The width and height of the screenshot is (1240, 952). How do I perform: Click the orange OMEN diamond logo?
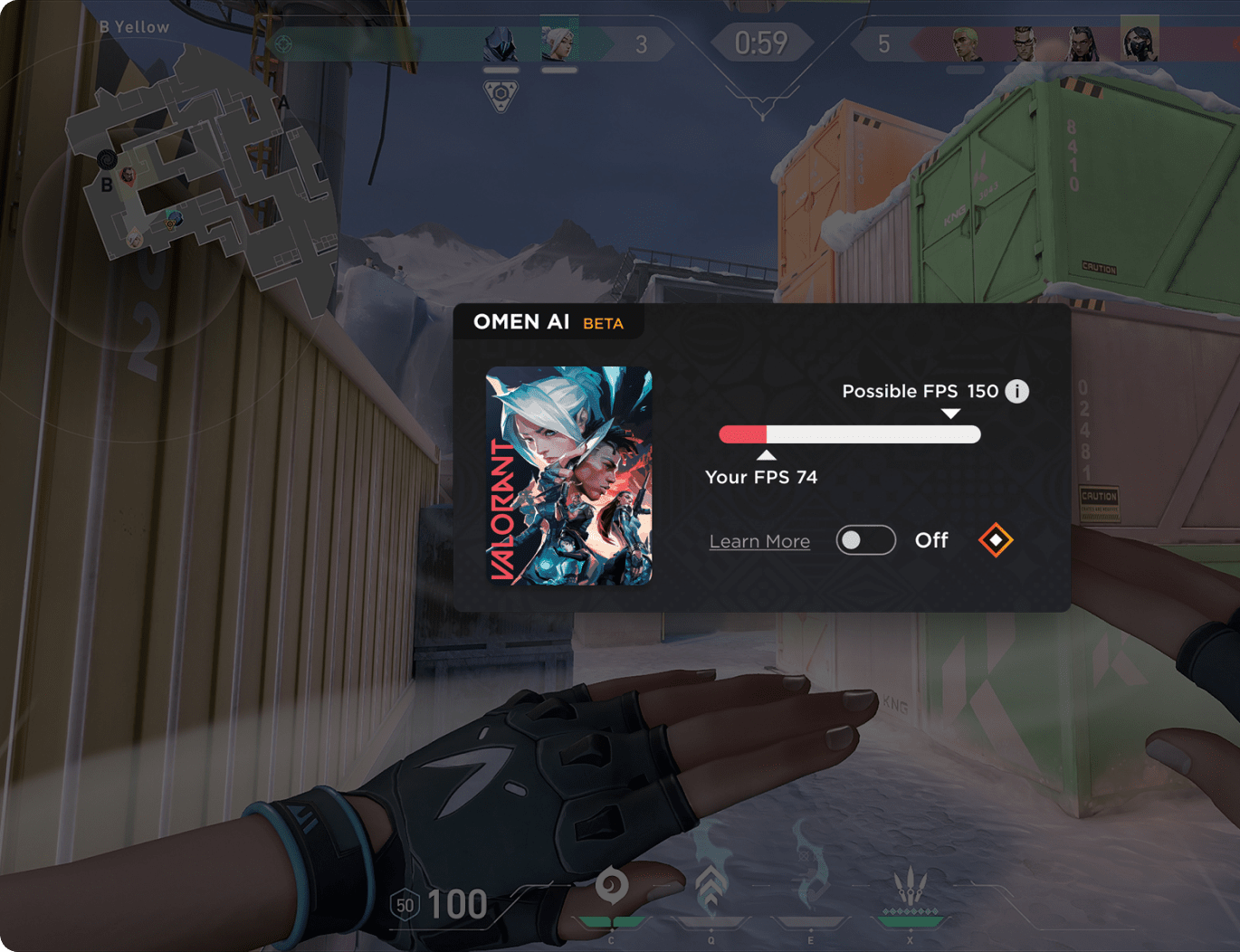(x=996, y=540)
